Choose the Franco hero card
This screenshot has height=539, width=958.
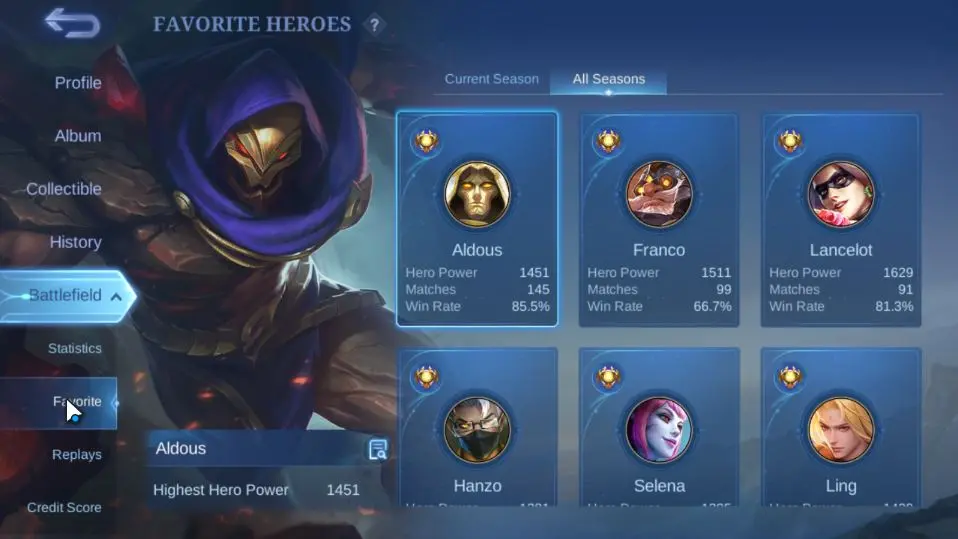pyautogui.click(x=659, y=219)
